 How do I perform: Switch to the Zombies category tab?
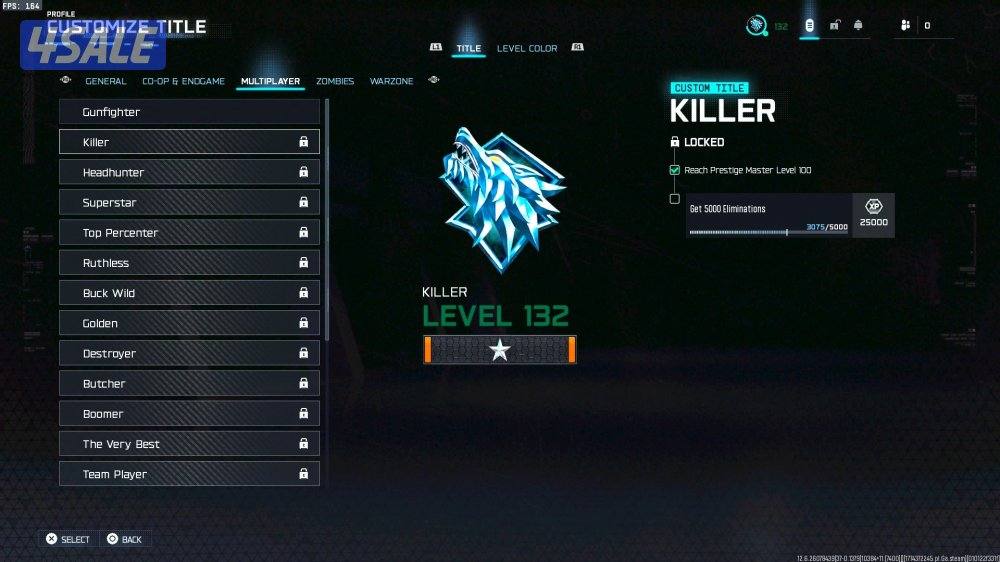point(335,81)
